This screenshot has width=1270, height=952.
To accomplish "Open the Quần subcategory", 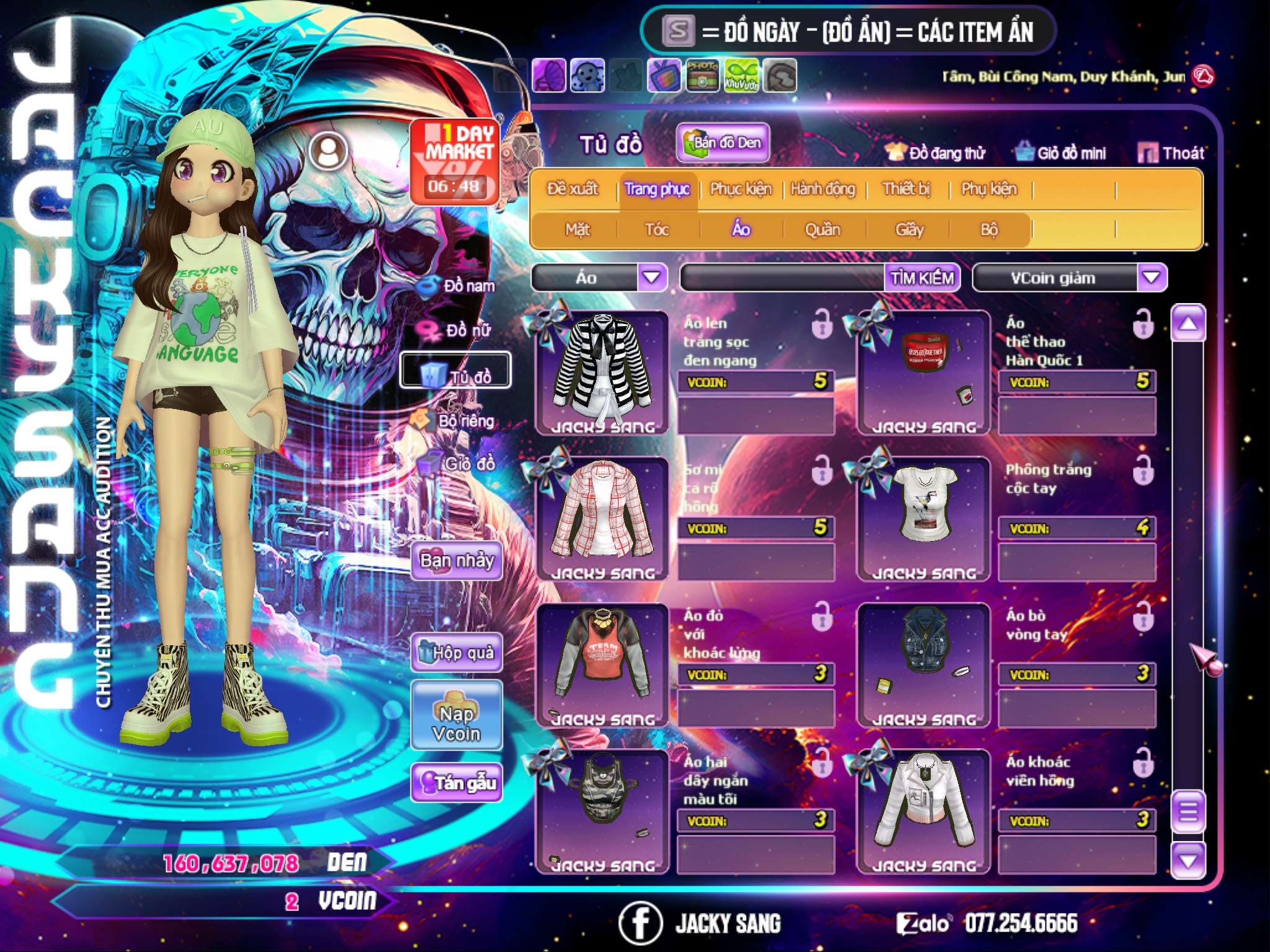I will tap(822, 230).
